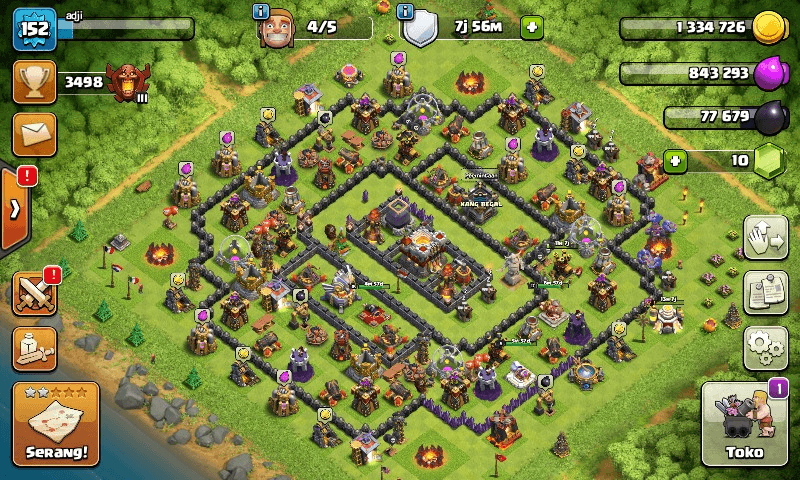Buy more gems with green plus
Screen dimensions: 800x480
click(x=676, y=159)
